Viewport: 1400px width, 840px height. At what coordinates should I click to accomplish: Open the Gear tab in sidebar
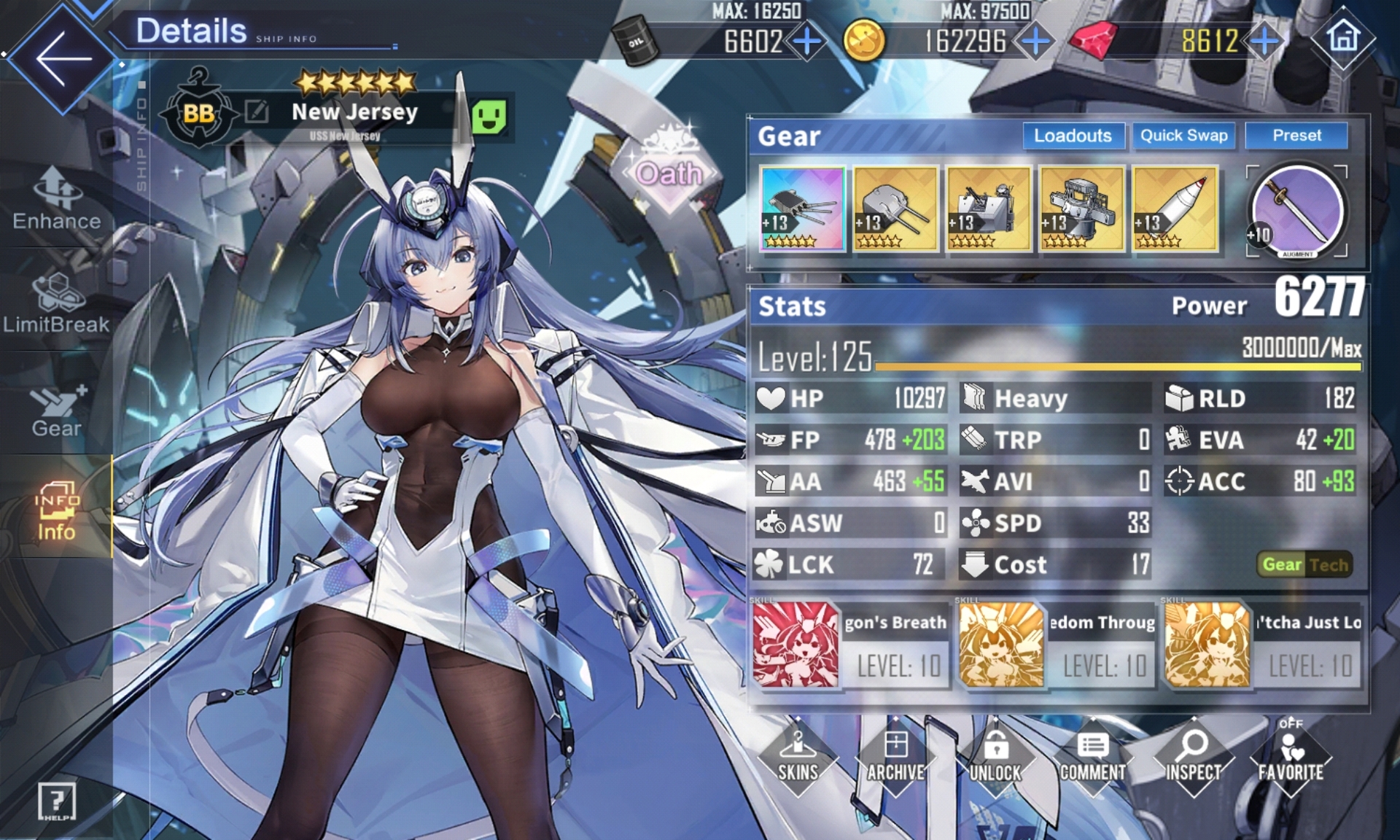57,411
